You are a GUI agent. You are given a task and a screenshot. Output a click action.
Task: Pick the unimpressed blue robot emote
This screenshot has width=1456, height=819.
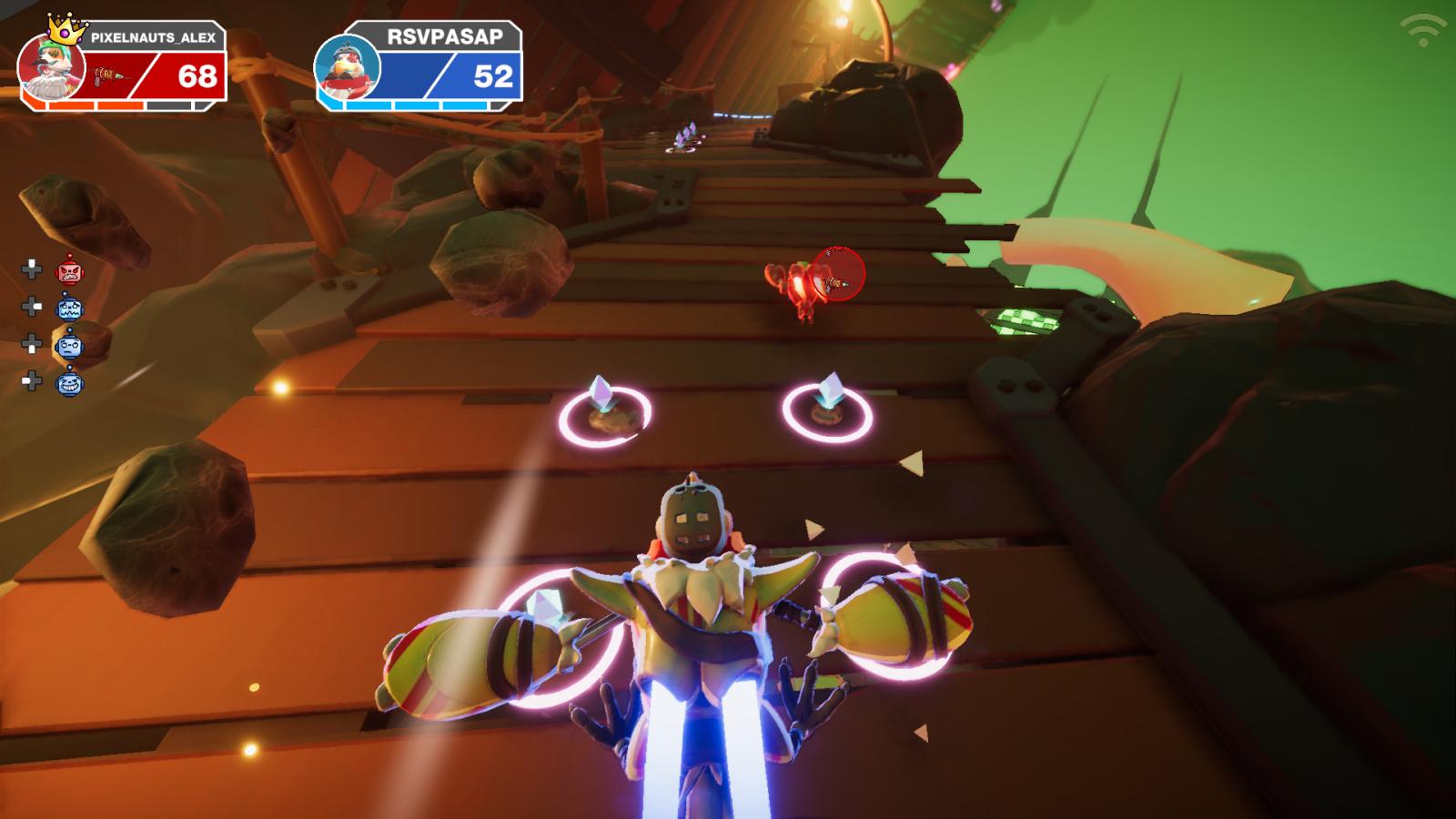(x=69, y=345)
